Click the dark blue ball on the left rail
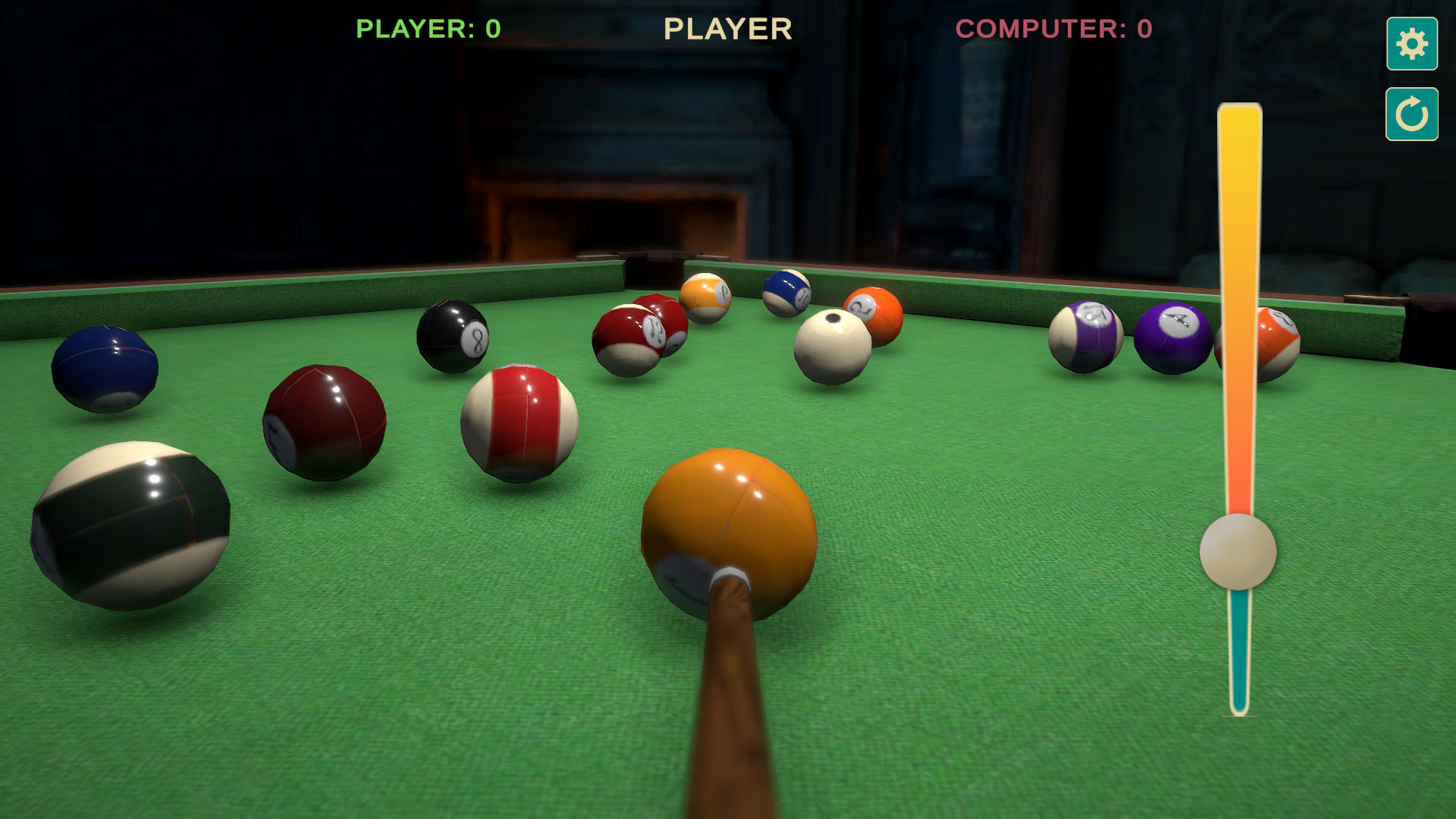The height and width of the screenshot is (819, 1456). coord(106,368)
